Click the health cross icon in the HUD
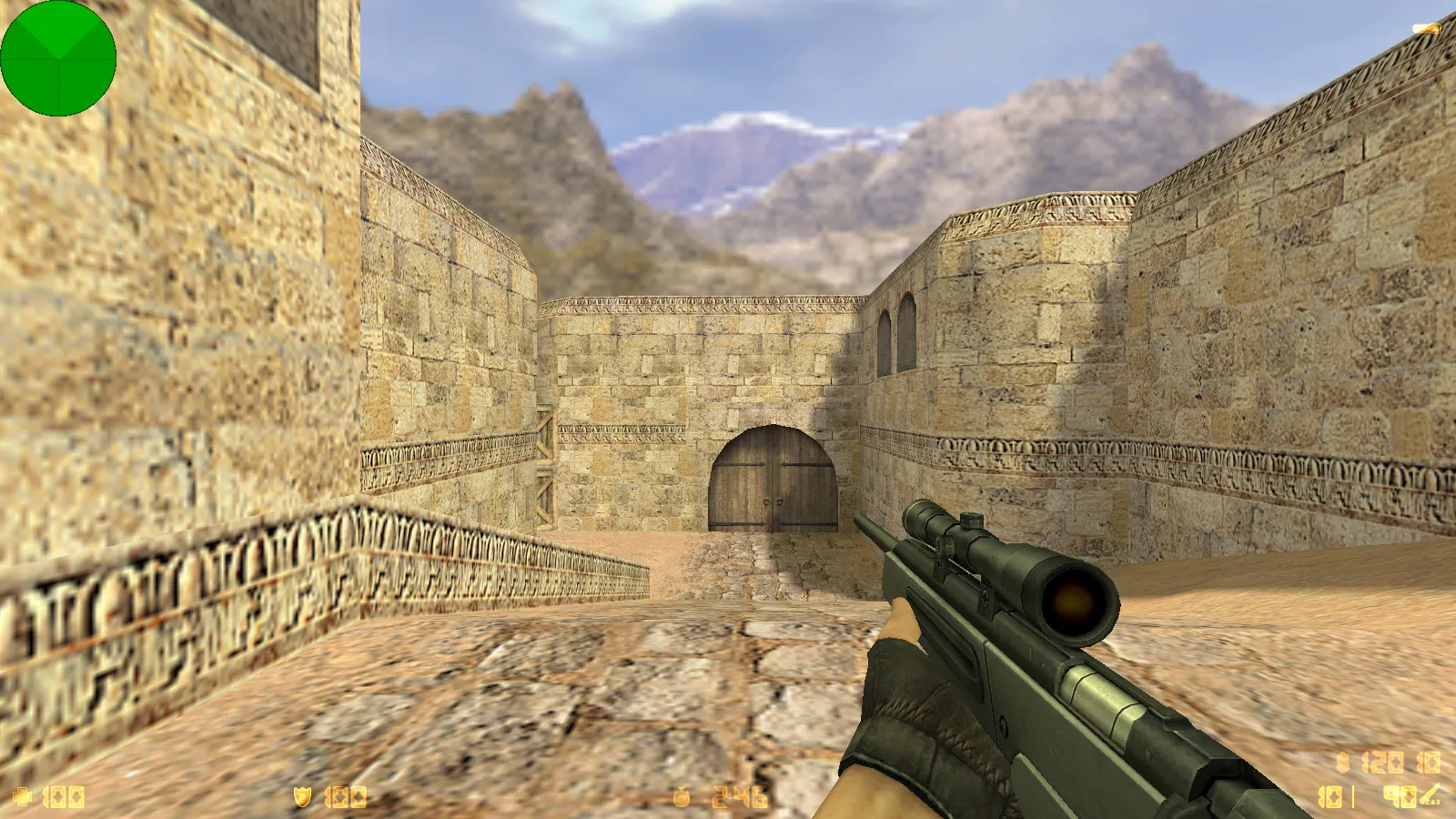The height and width of the screenshot is (819, 1456). click(20, 795)
